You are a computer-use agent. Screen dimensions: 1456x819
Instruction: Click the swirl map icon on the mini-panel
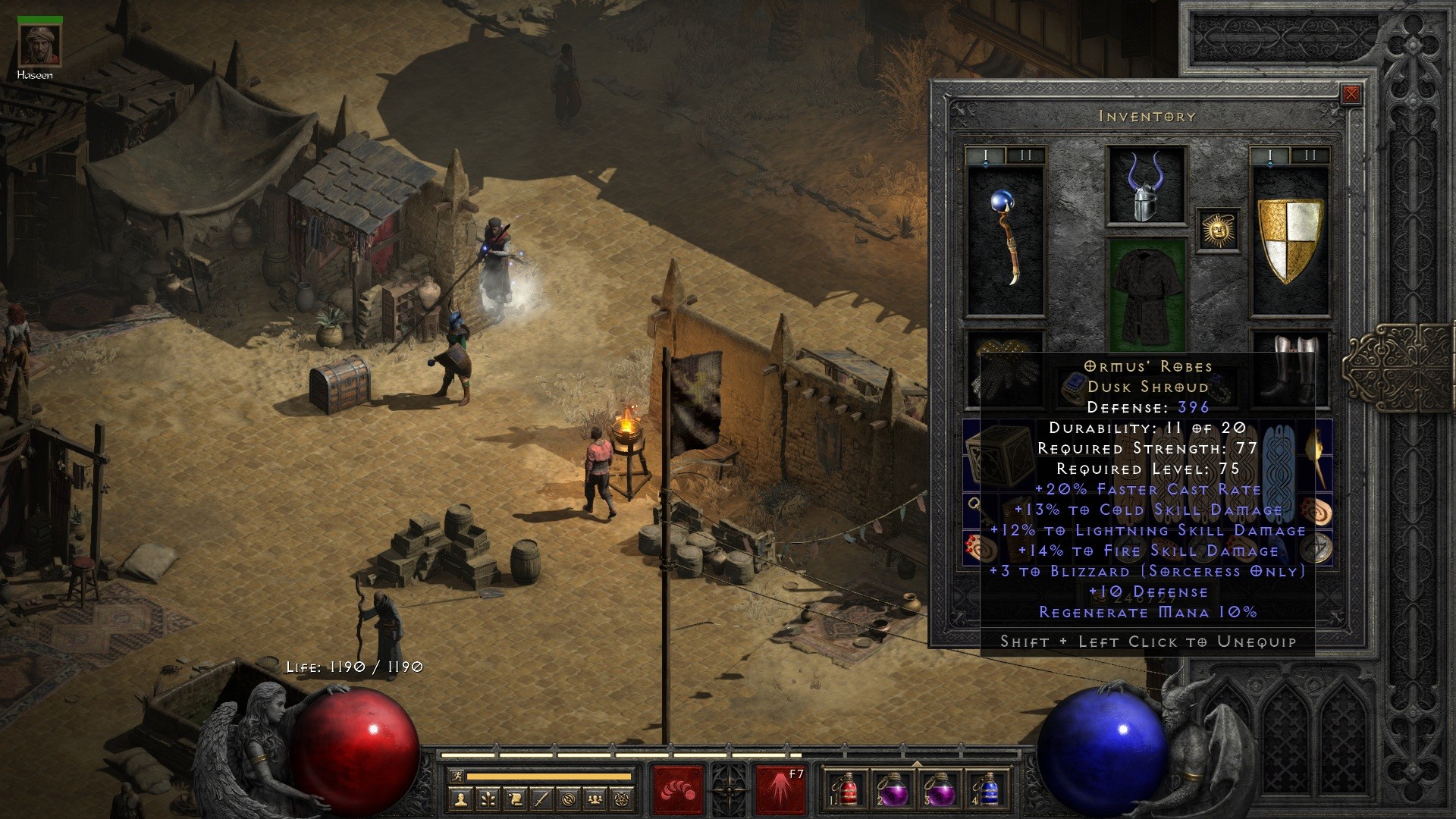tap(570, 799)
